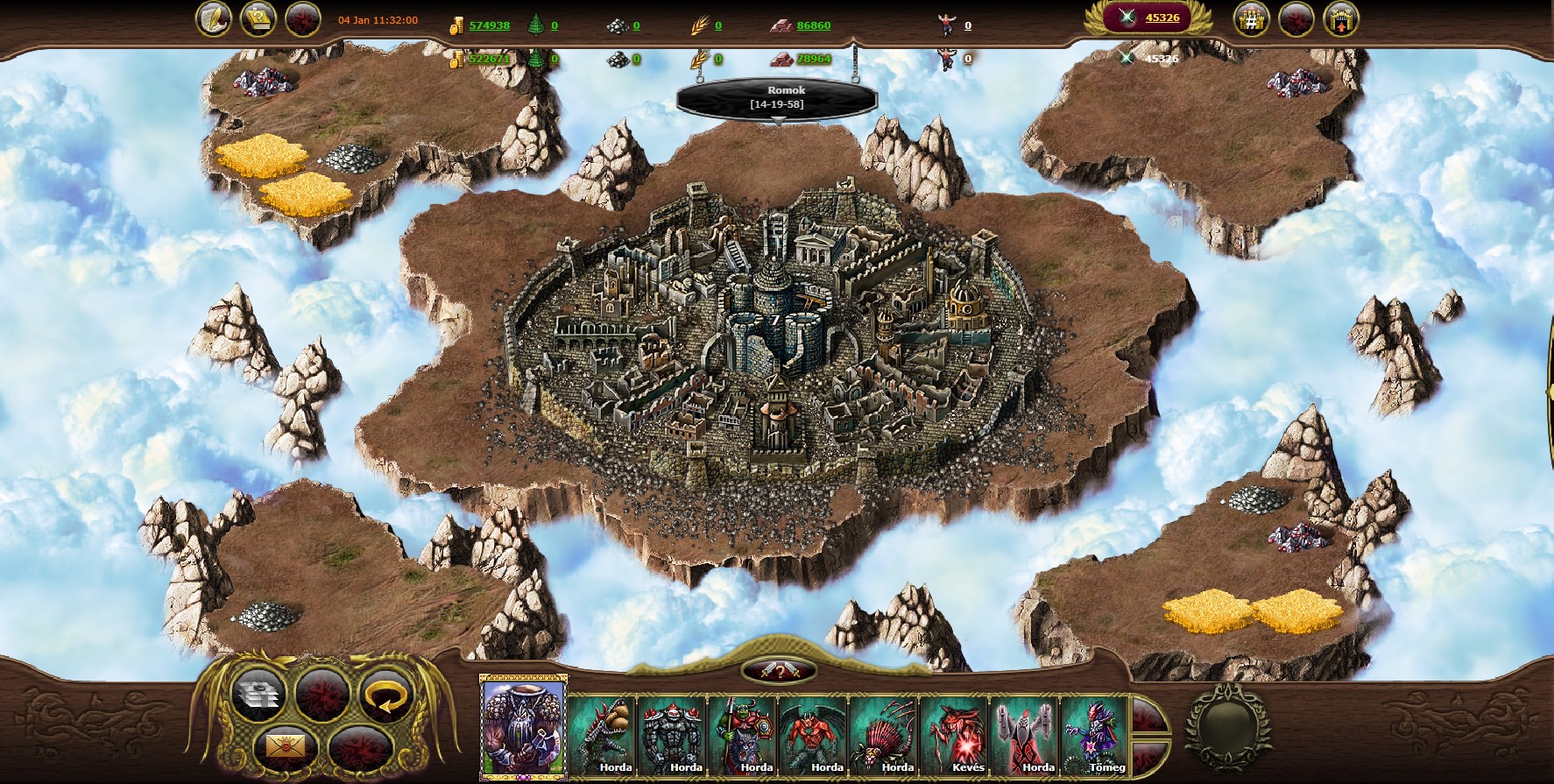This screenshot has height=784, width=1554.
Task: Click the gold coins resource amount
Action: [489, 25]
